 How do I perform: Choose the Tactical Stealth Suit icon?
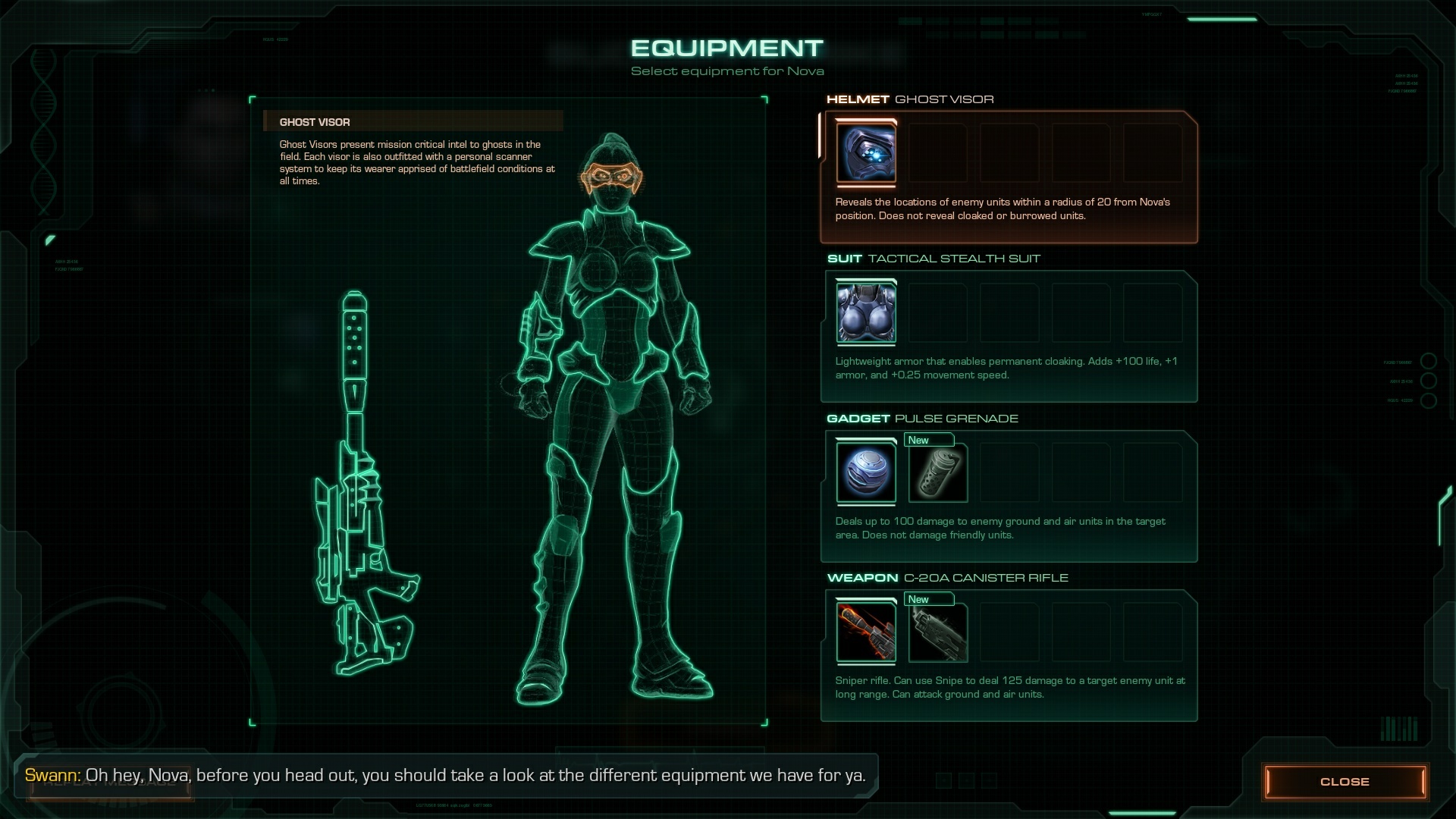865,312
